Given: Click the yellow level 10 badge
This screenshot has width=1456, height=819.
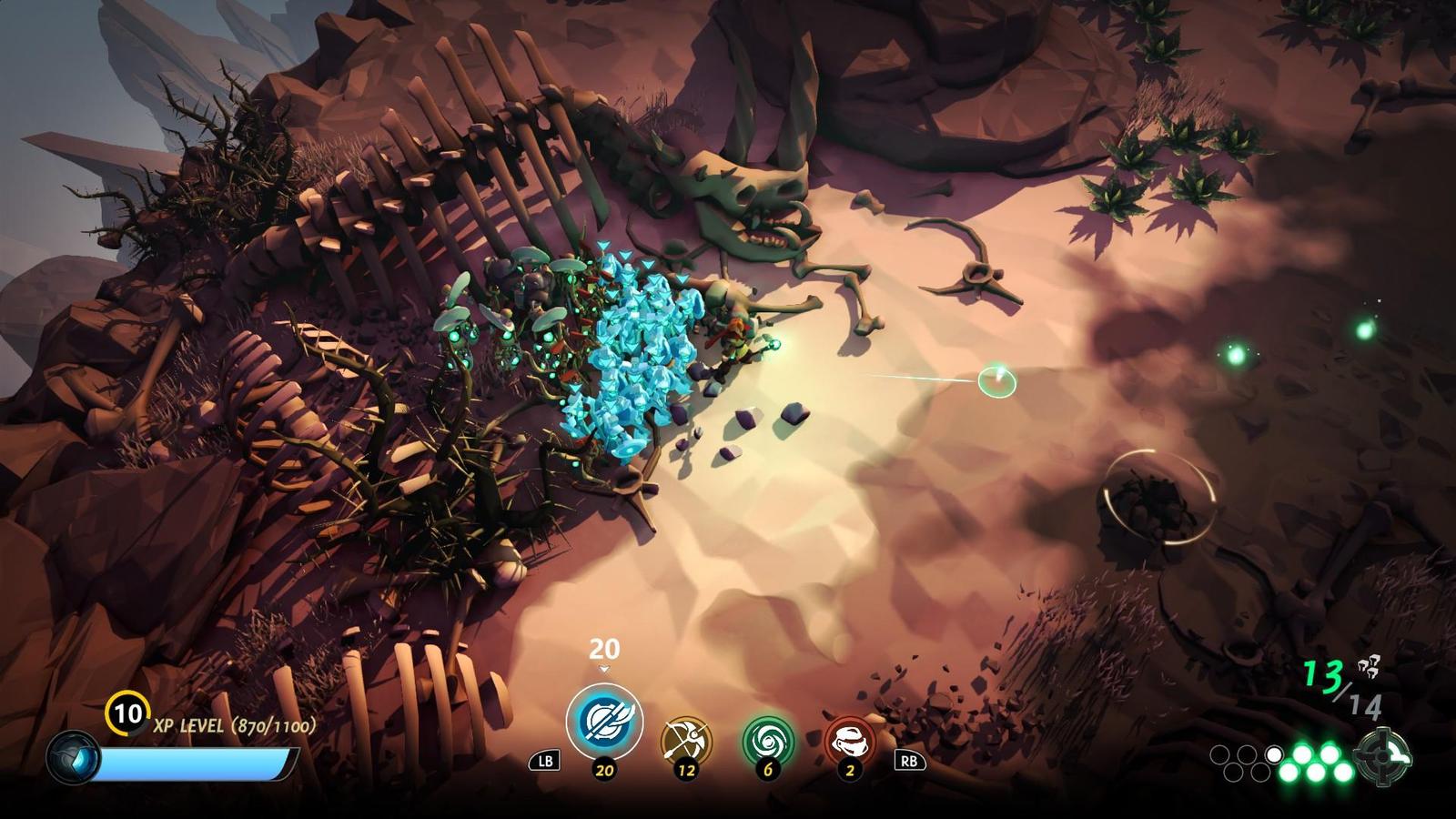Looking at the screenshot, I should pyautogui.click(x=127, y=713).
